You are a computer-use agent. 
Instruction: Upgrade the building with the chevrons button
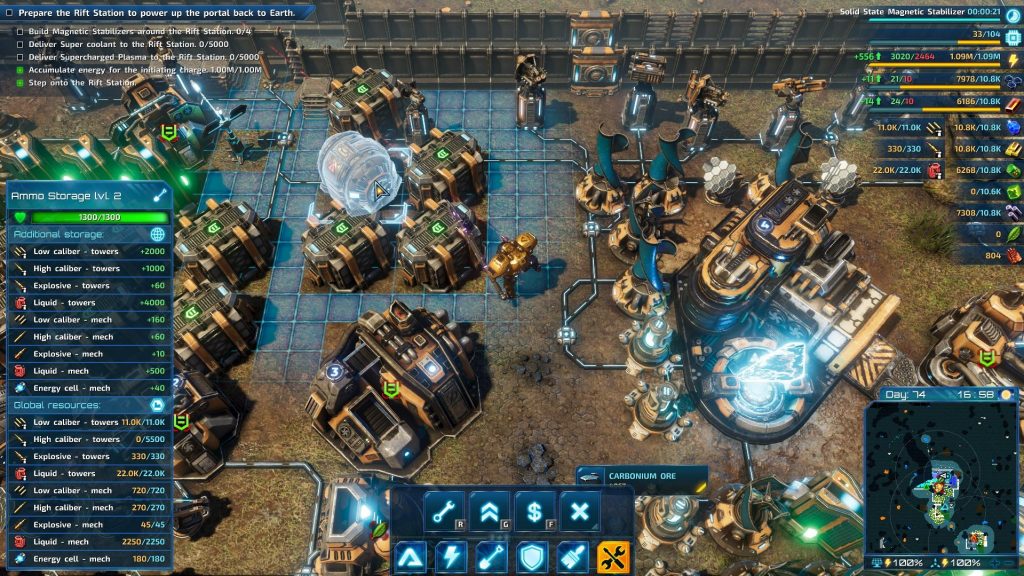pos(489,512)
